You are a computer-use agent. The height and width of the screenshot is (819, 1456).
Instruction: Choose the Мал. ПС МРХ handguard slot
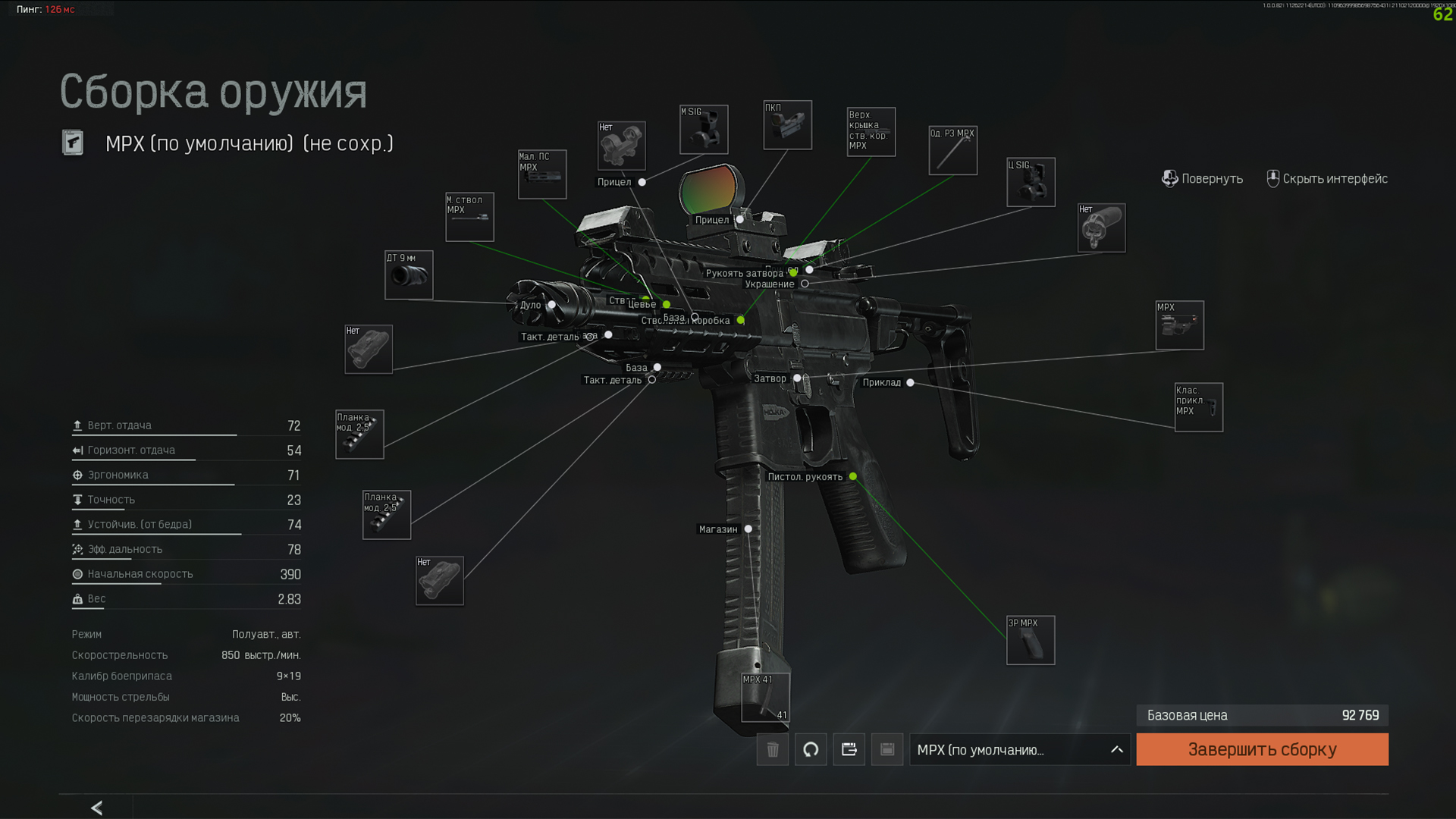click(x=541, y=174)
